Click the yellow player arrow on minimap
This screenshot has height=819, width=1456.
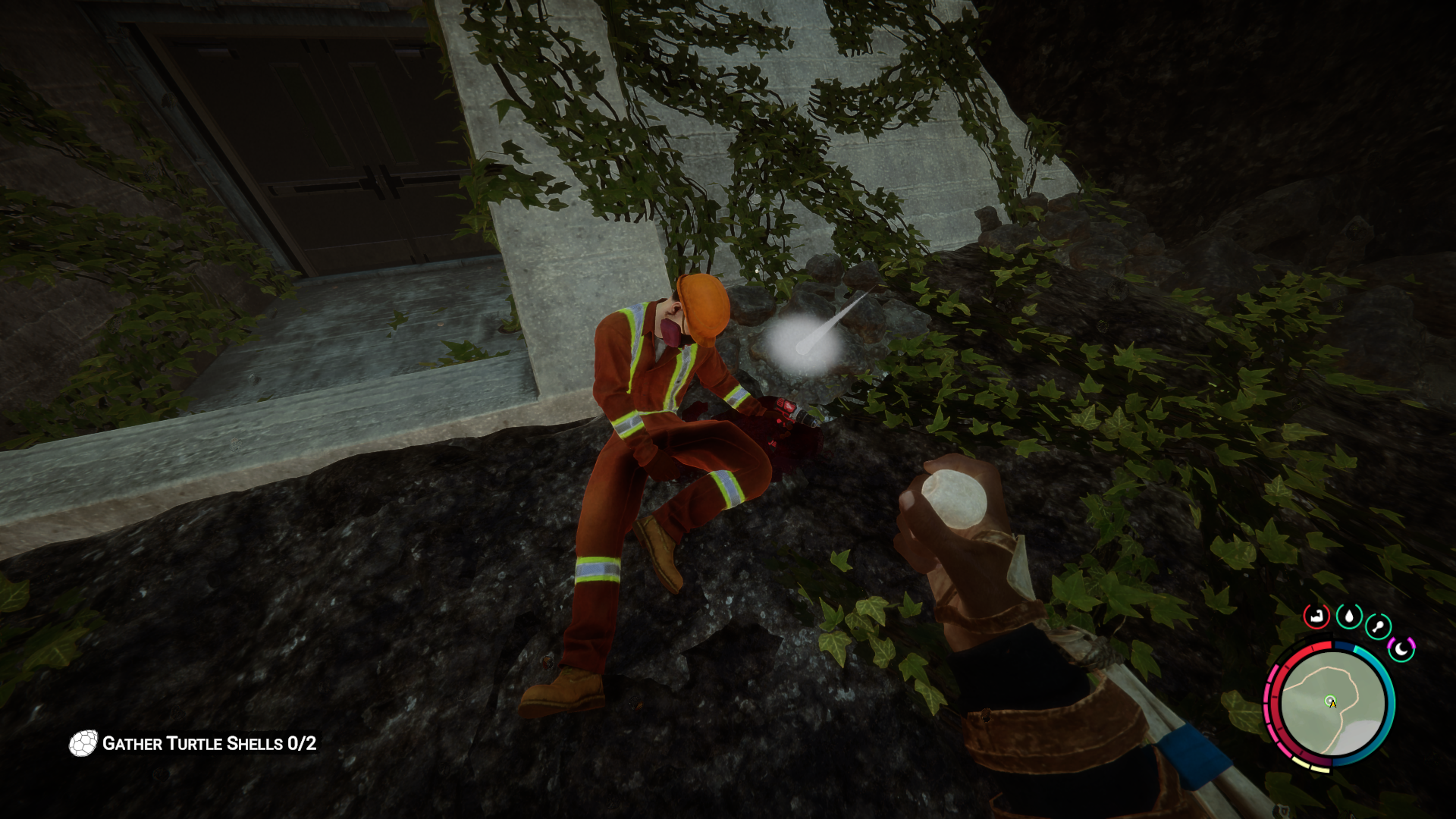[1332, 704]
